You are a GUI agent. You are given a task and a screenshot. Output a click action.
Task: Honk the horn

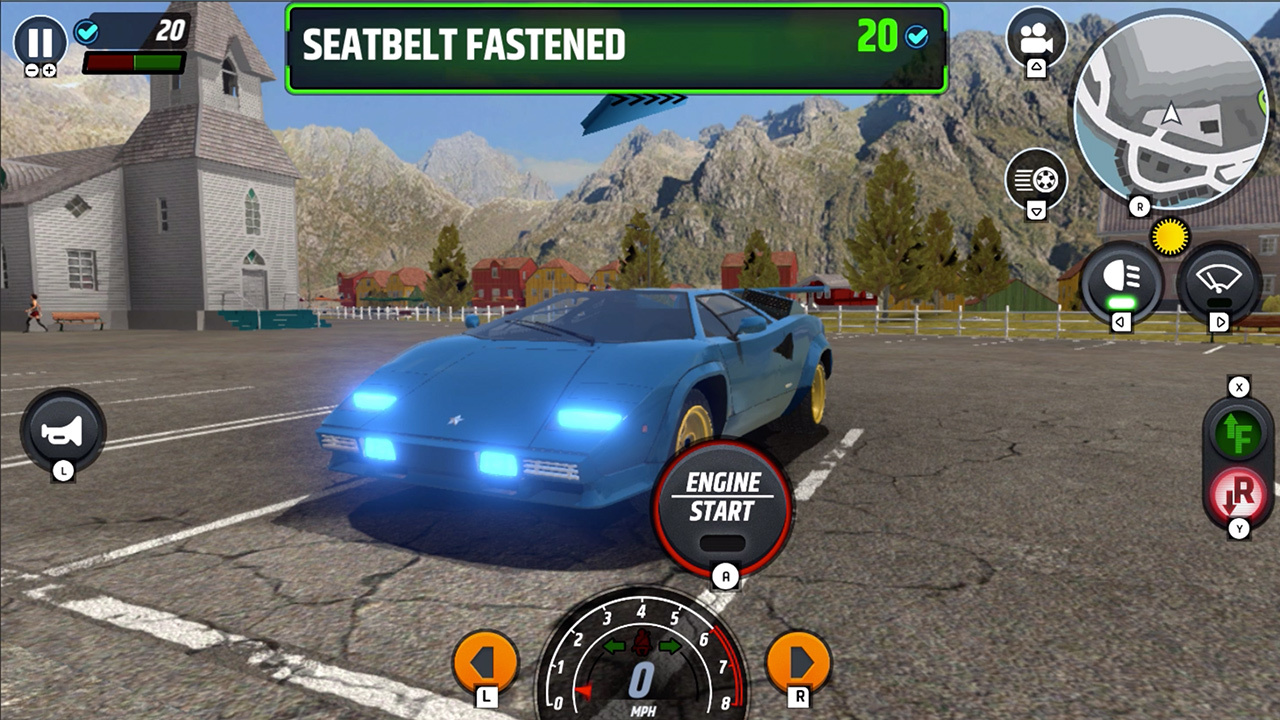tap(62, 432)
